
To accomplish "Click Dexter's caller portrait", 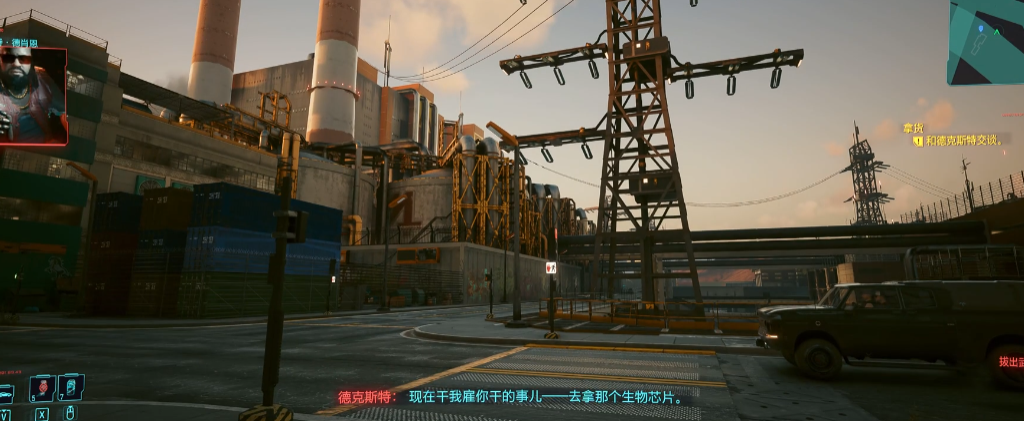I will click(x=32, y=95).
